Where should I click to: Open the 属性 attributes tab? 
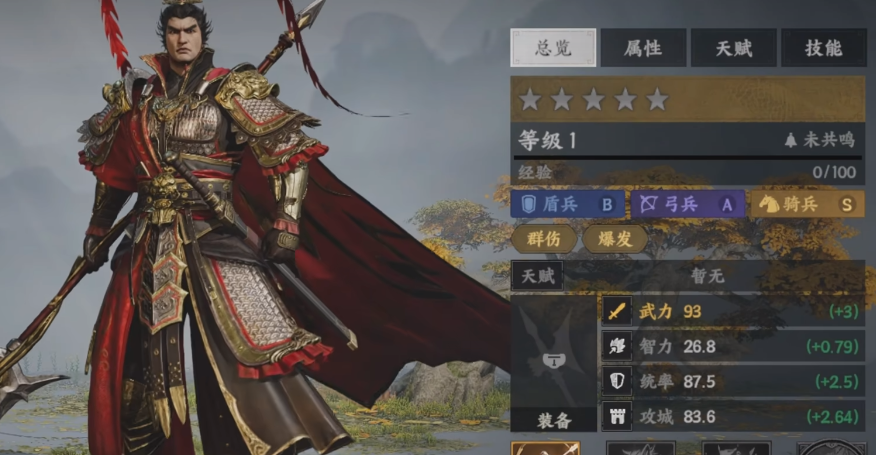click(643, 48)
